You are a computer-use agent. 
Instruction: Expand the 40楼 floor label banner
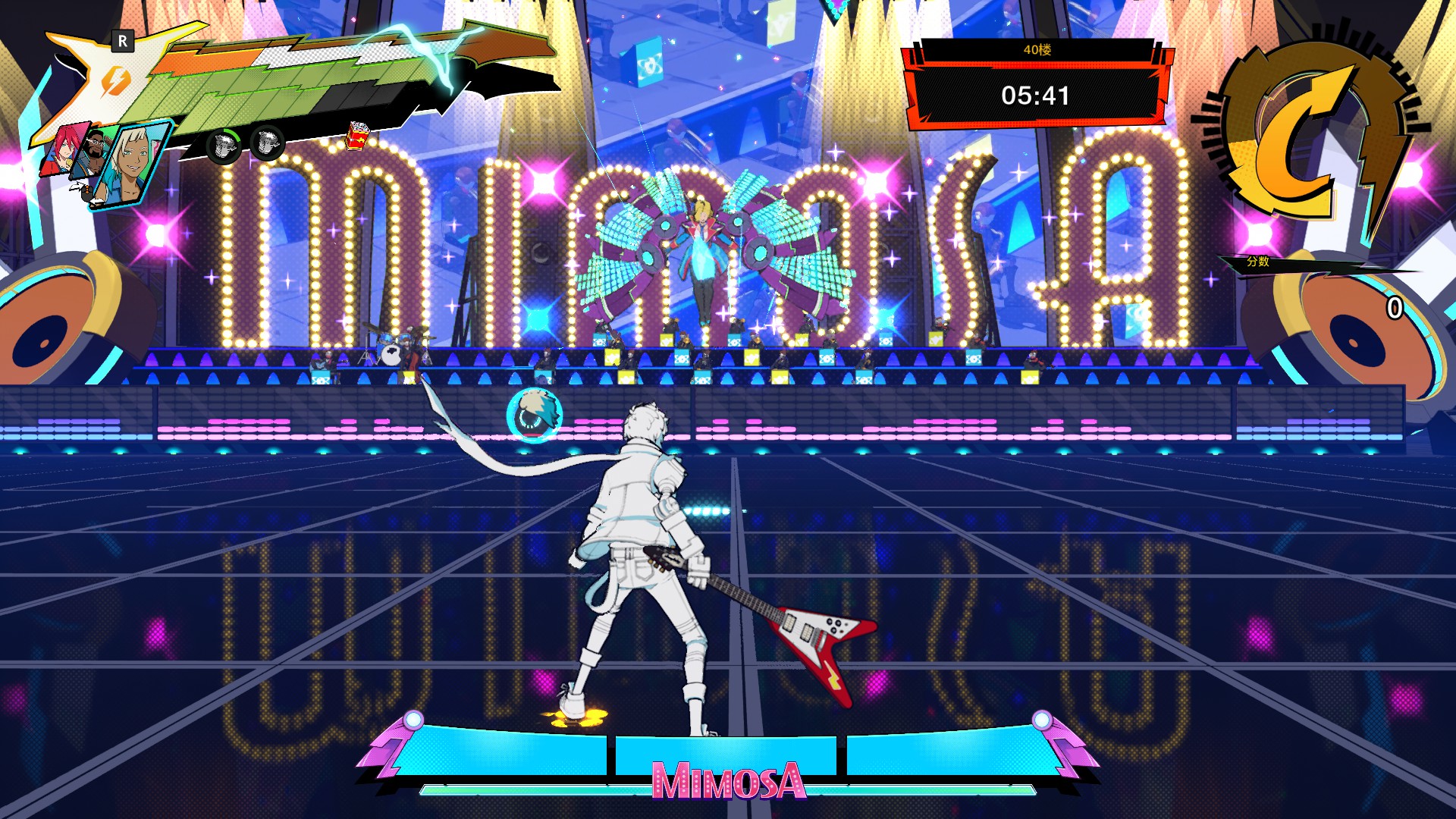click(1039, 50)
